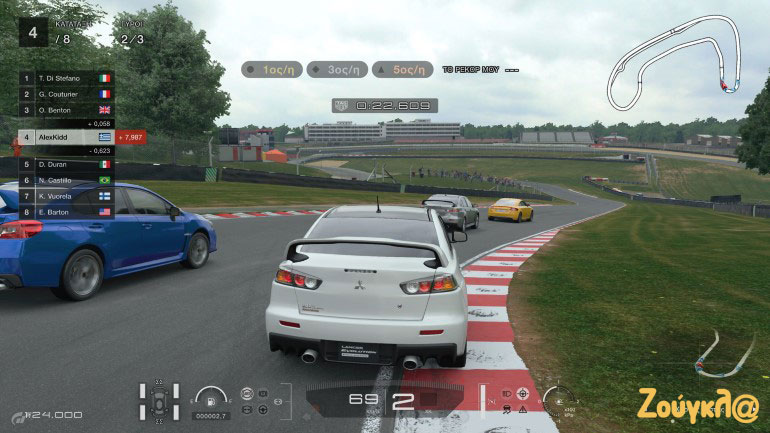Select the bronze 5ος/η target pill
Viewport: 770px width, 433px height.
coord(403,70)
